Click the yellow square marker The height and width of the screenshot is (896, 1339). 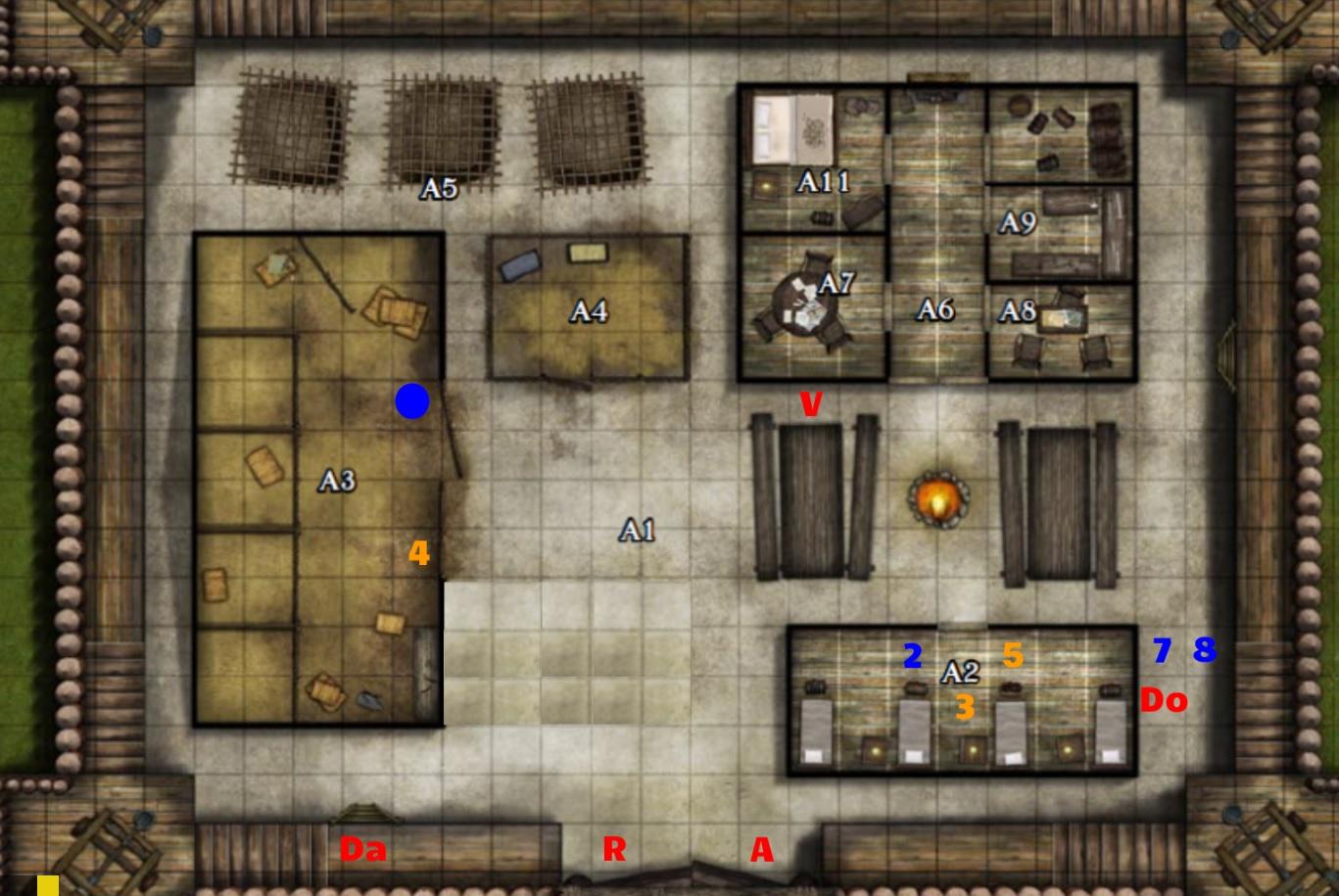48,886
